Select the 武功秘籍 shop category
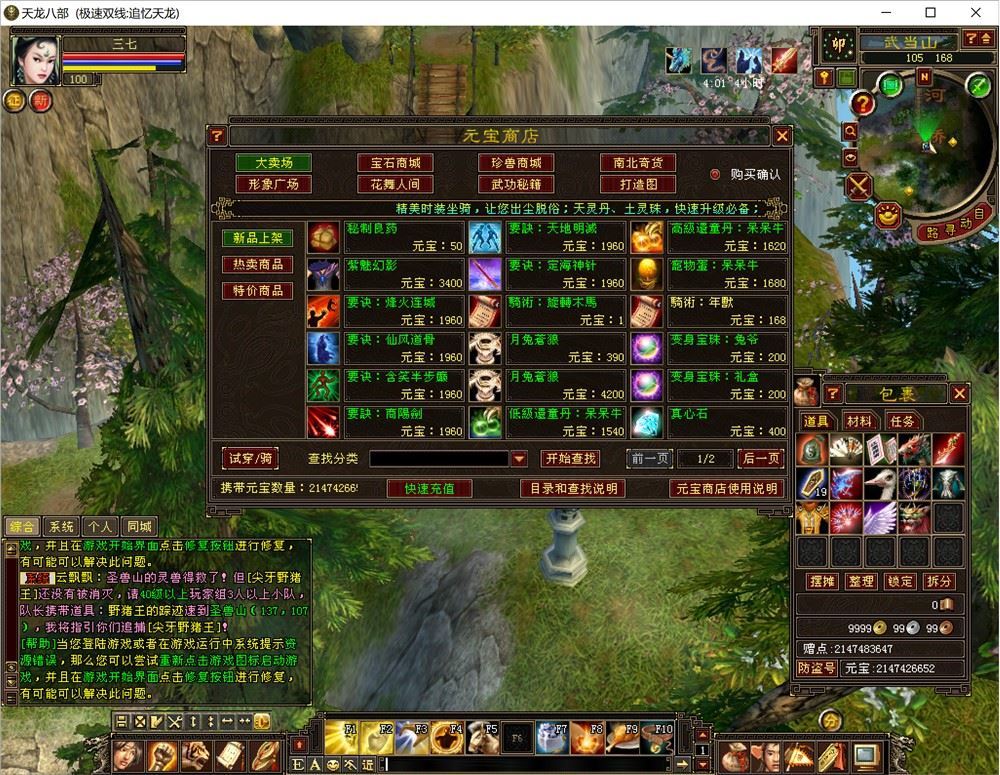The image size is (1000, 775). [x=516, y=184]
